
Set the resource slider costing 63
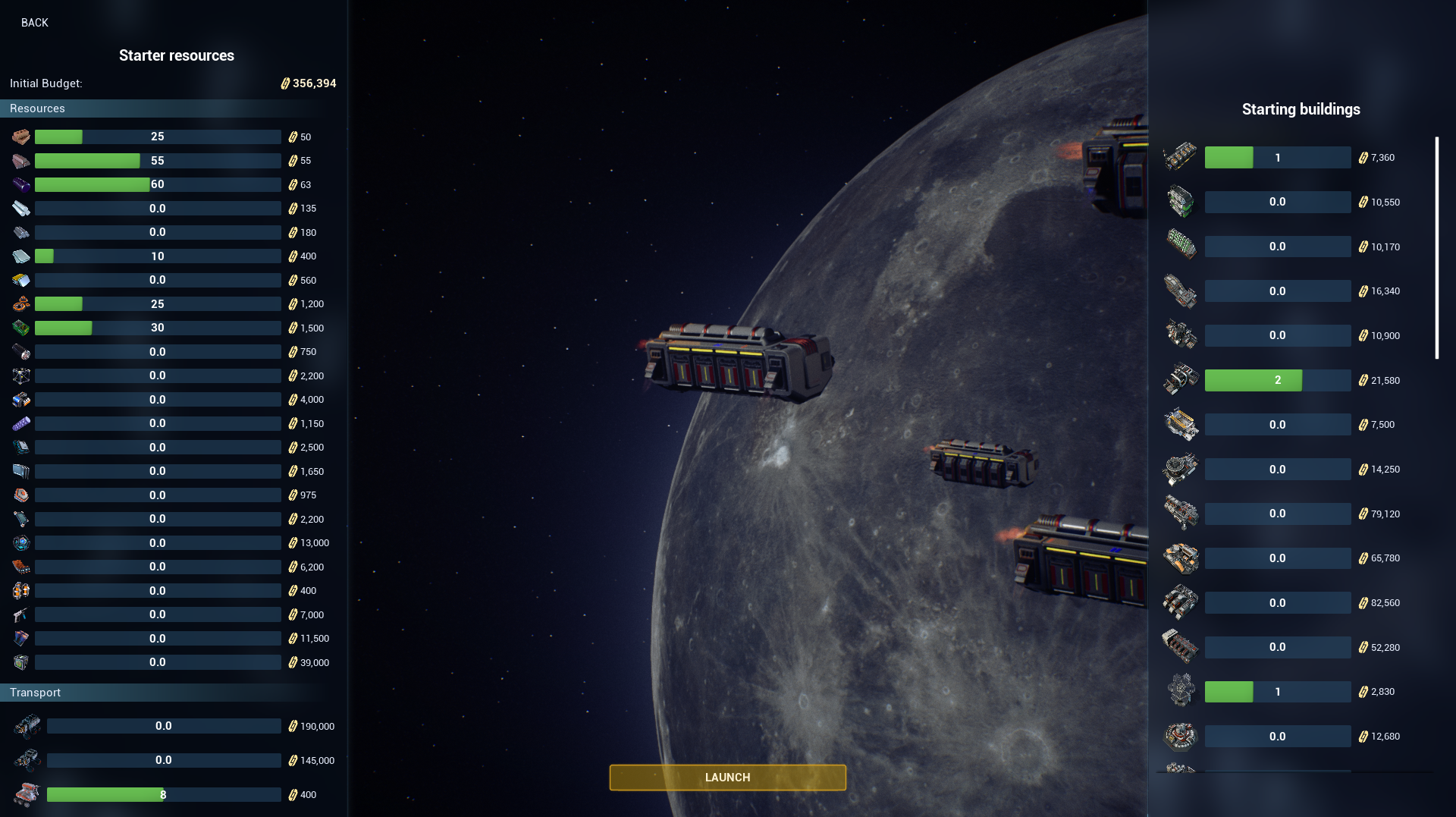[x=158, y=184]
